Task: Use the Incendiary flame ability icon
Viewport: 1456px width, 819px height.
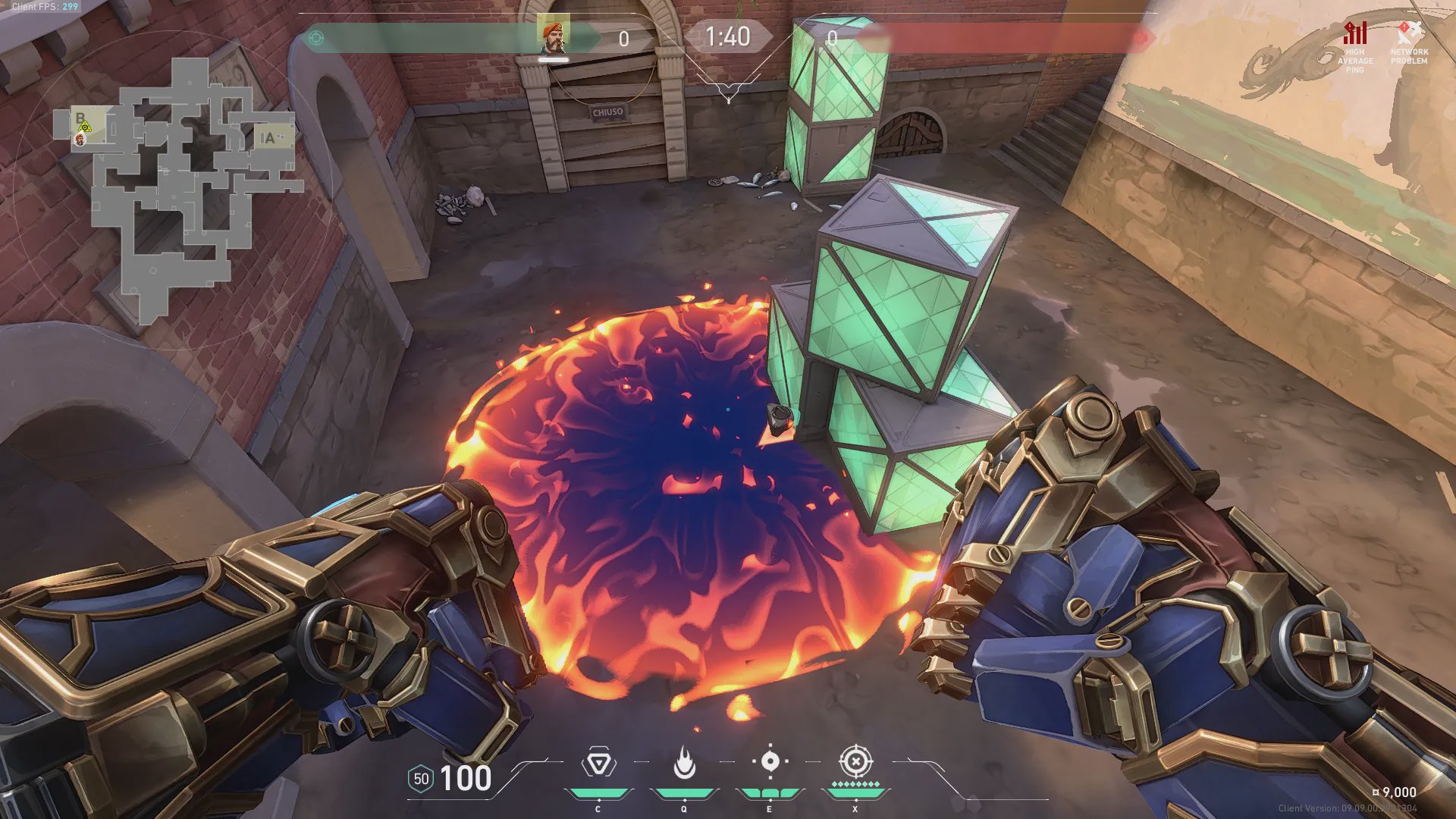Action: (x=684, y=763)
